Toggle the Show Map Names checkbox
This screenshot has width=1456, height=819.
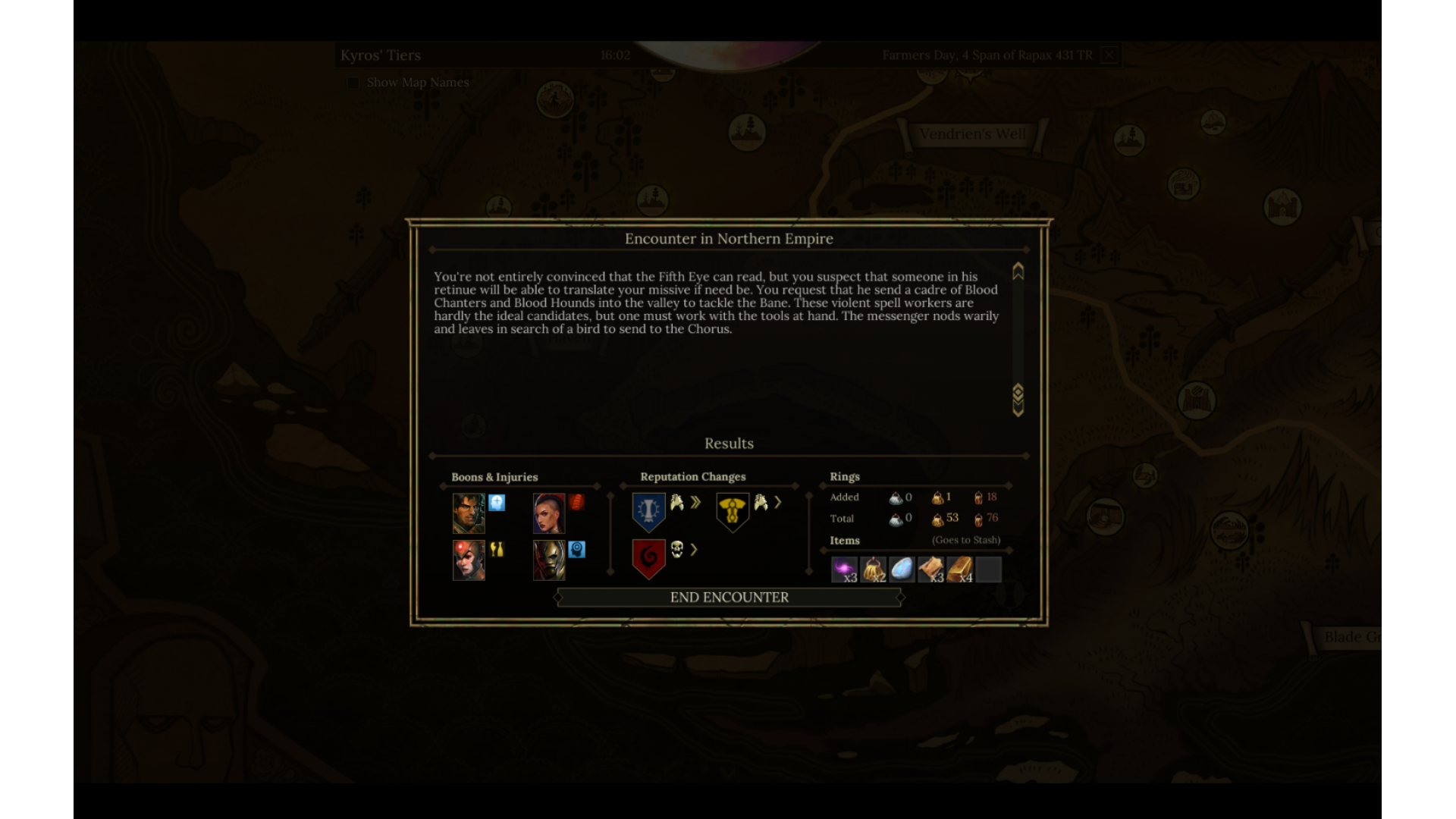click(353, 83)
